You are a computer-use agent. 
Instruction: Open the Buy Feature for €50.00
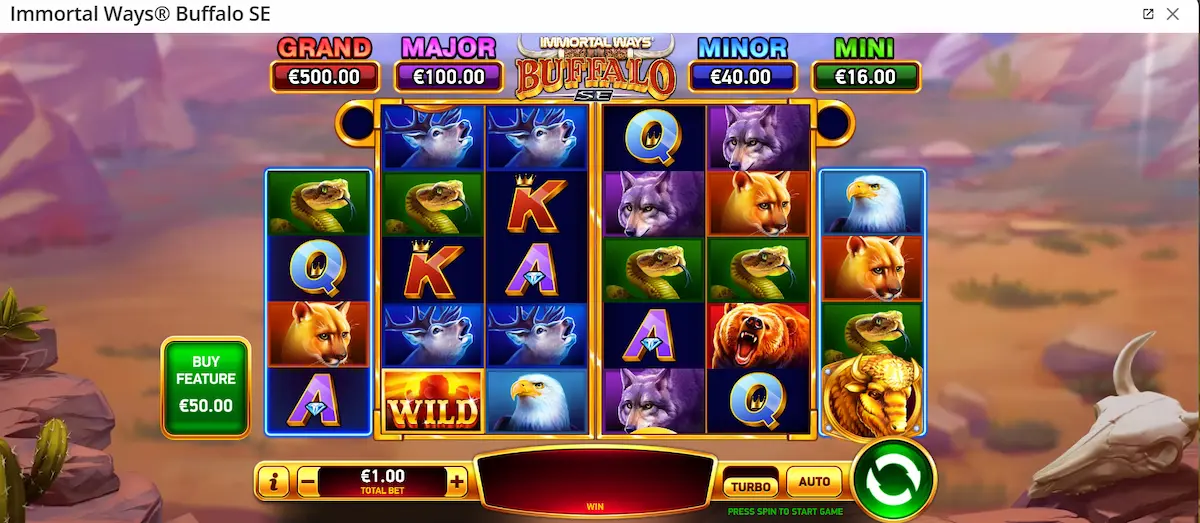point(205,385)
